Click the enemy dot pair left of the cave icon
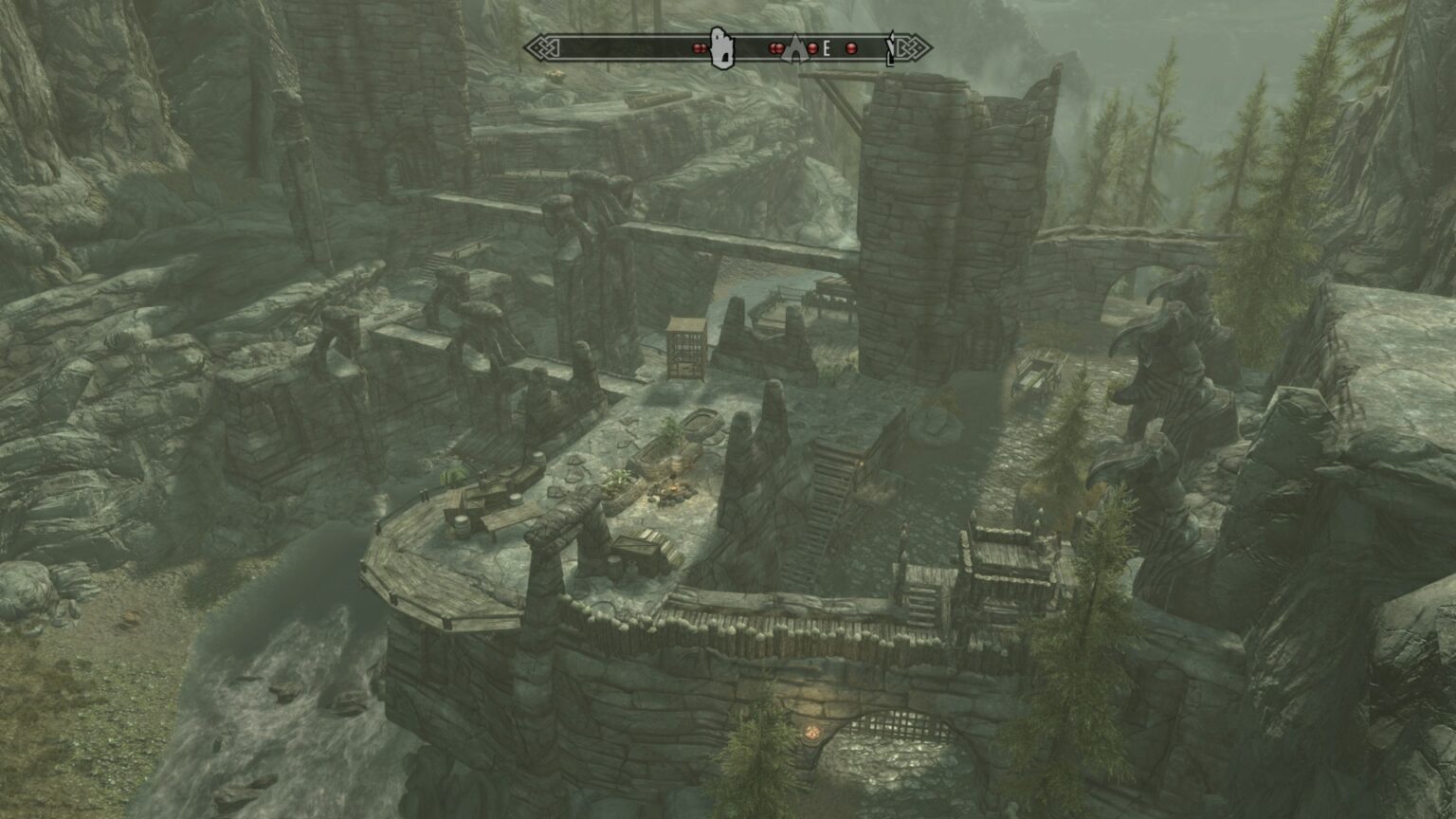Screen dimensions: 1456x819 point(775,48)
